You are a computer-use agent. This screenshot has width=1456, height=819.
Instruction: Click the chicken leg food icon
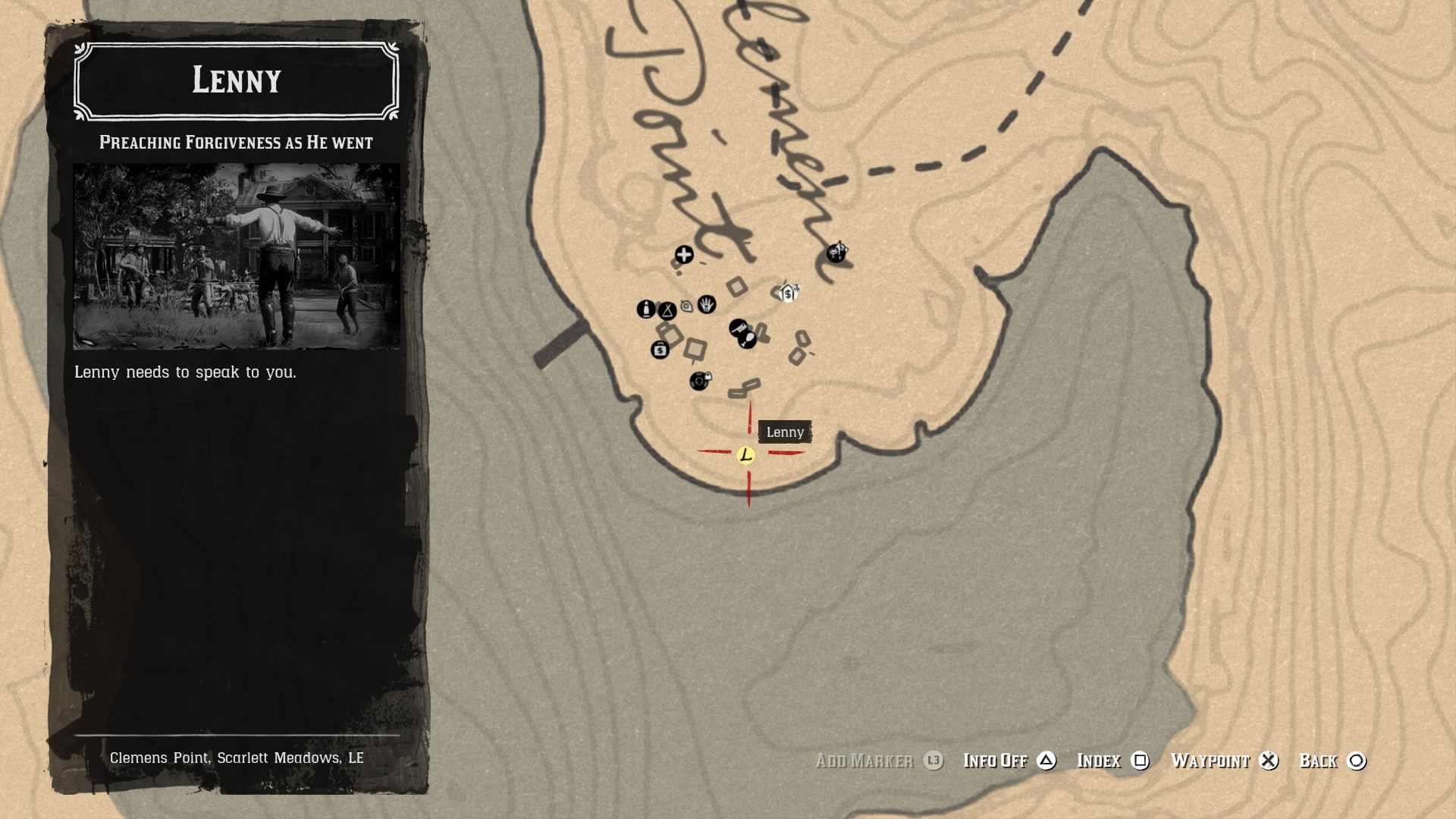coord(748,340)
